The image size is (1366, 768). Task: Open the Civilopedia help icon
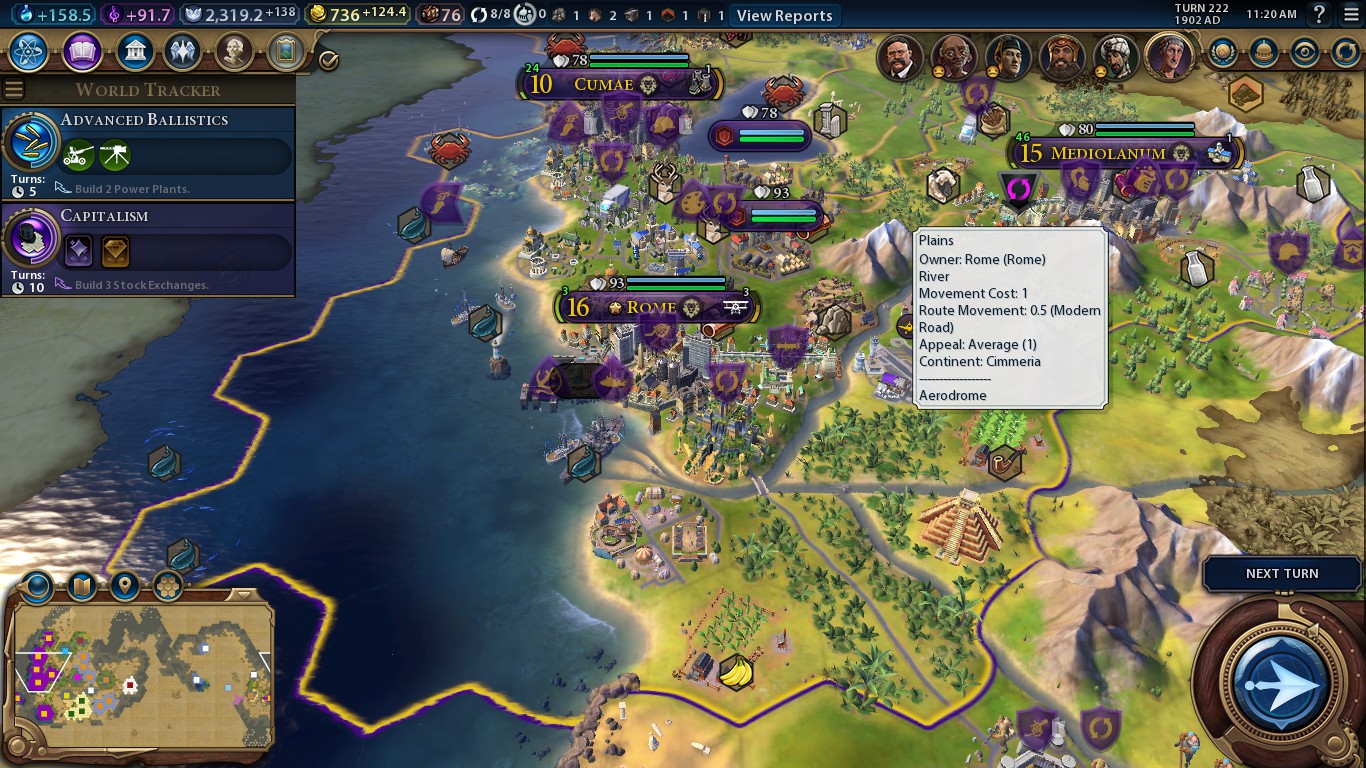click(x=1318, y=14)
